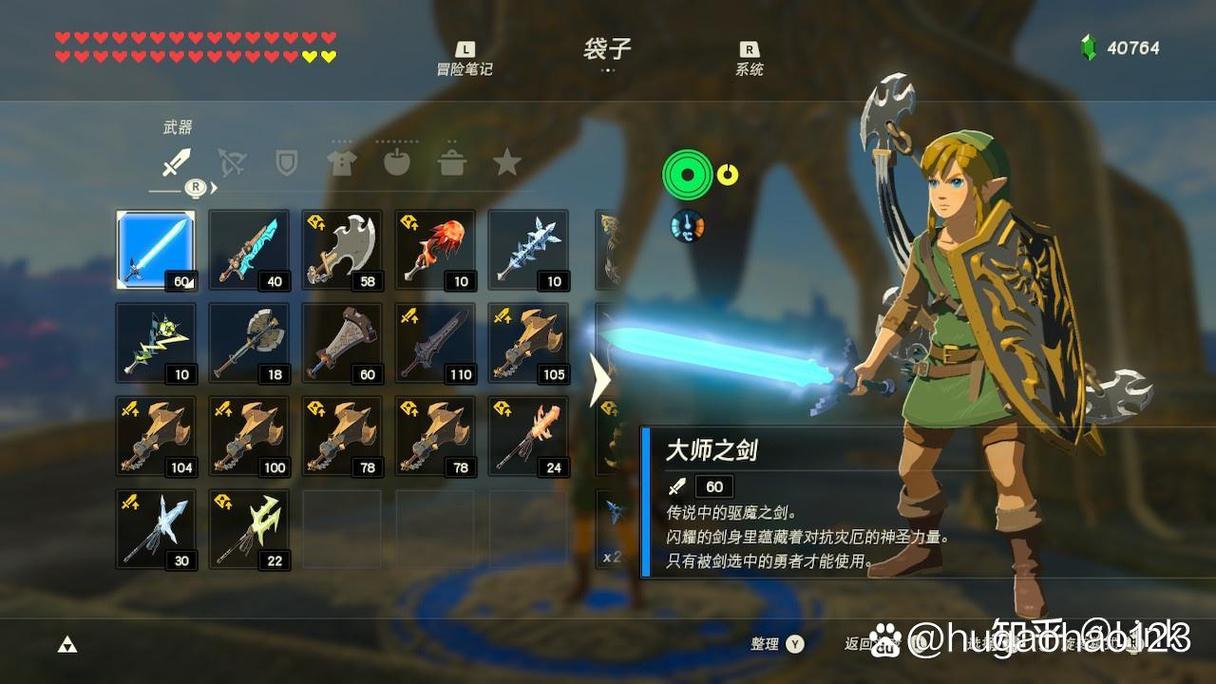Select the orange spear with 24 attack

pos(528,436)
